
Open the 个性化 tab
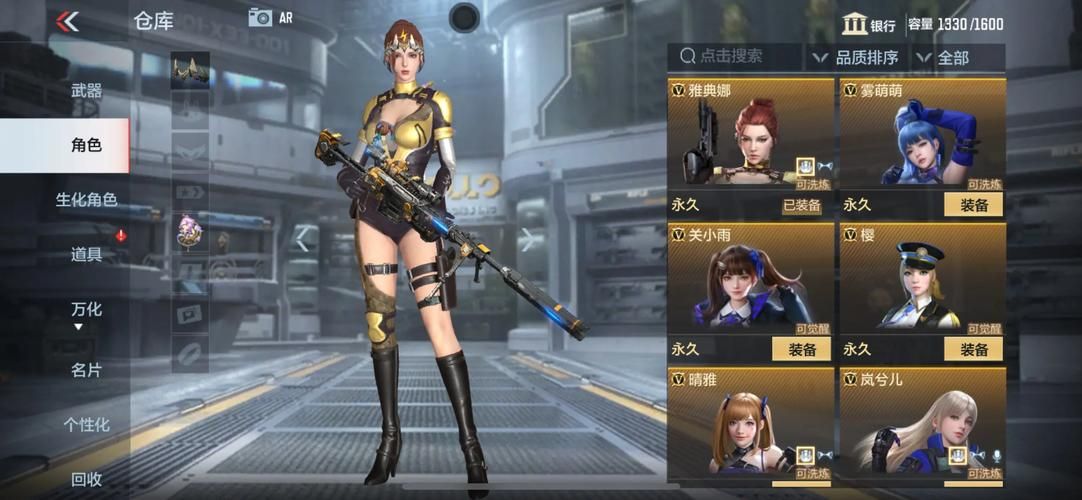pos(86,424)
